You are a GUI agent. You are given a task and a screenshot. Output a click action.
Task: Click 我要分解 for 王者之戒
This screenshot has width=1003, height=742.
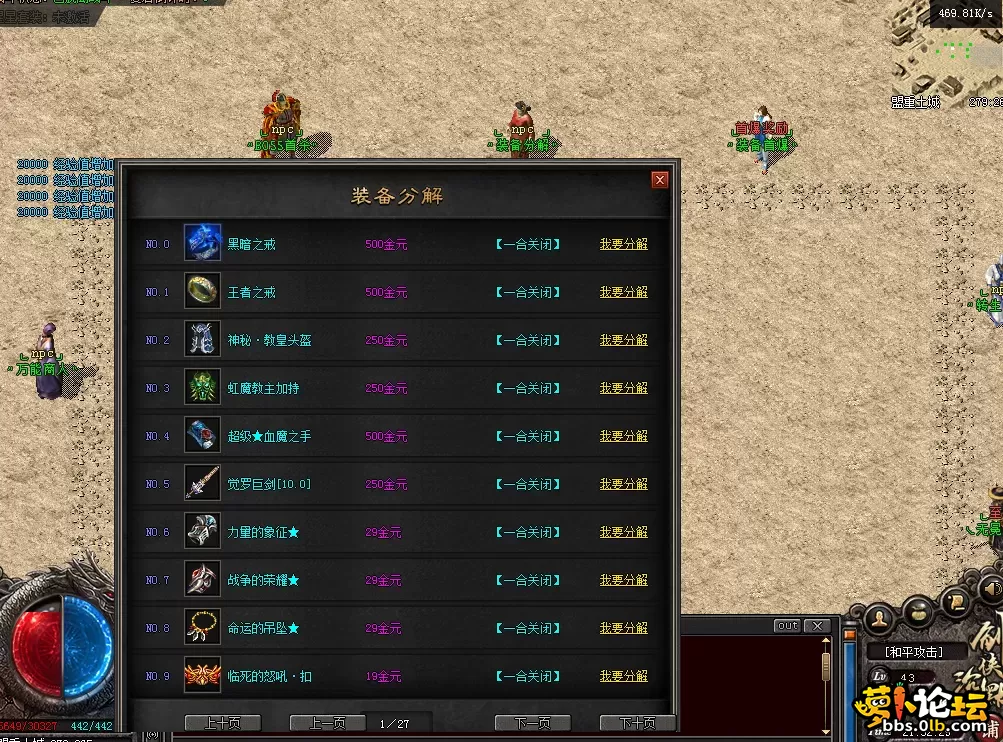pyautogui.click(x=623, y=292)
